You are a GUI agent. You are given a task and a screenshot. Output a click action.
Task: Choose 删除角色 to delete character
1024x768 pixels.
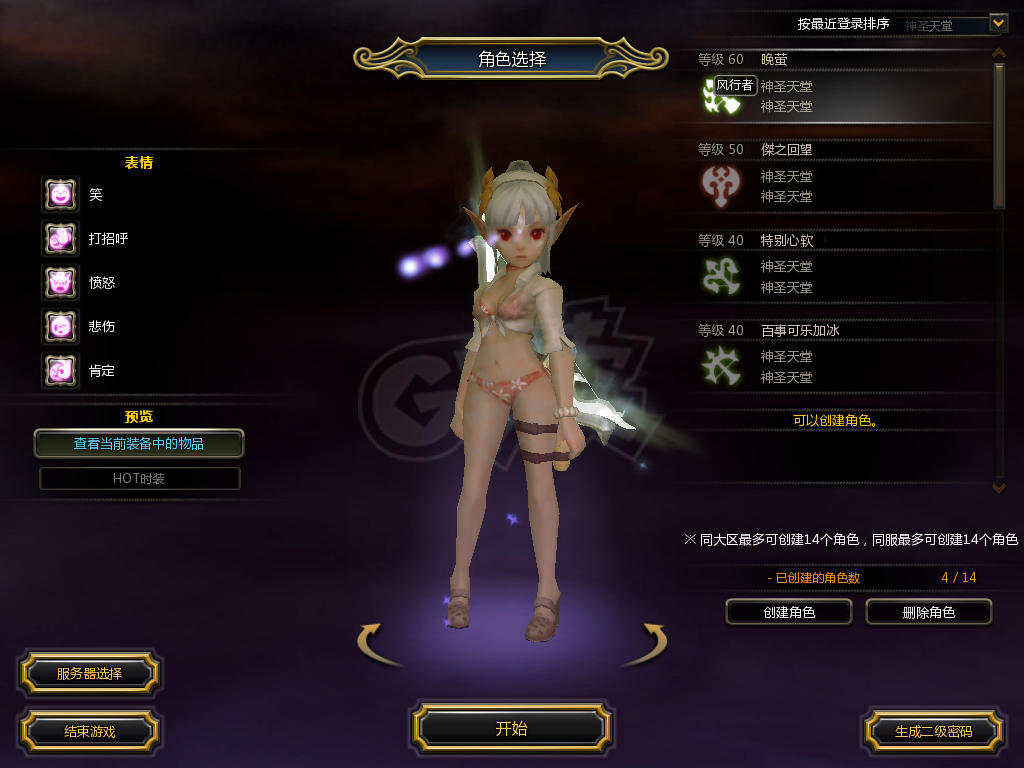[x=928, y=612]
